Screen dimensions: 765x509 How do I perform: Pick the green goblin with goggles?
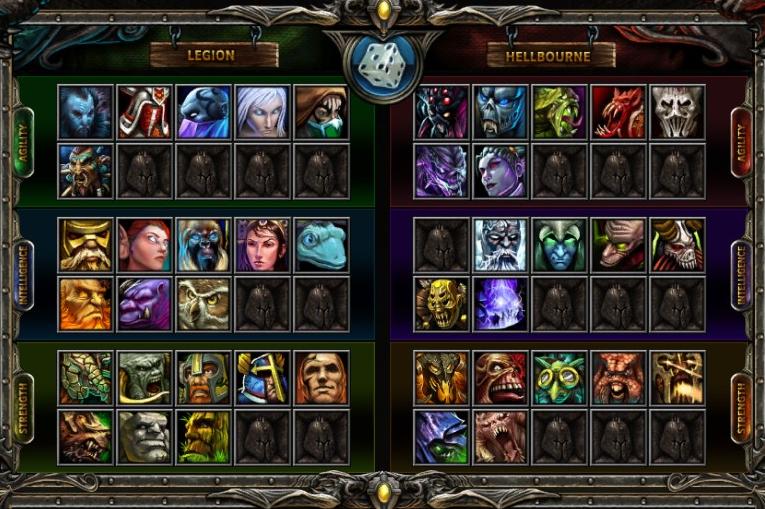[559, 378]
